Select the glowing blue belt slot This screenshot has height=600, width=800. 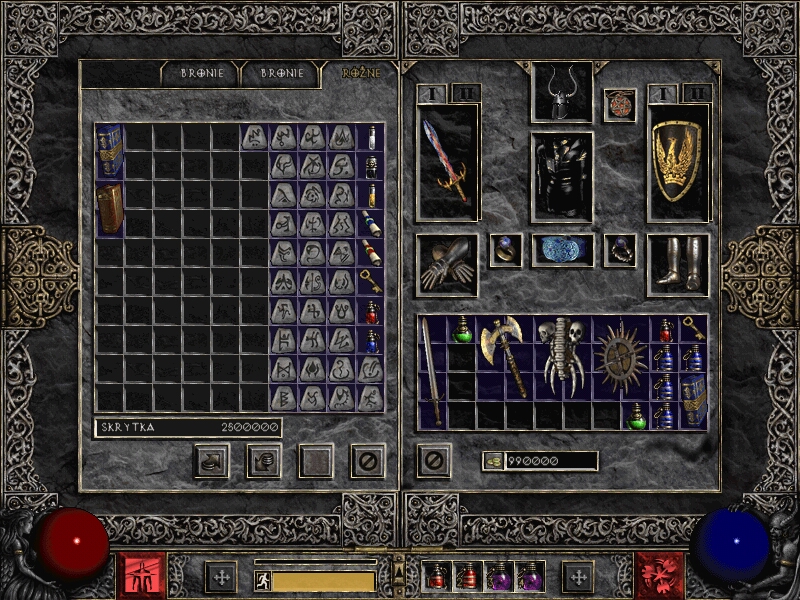pyautogui.click(x=562, y=250)
